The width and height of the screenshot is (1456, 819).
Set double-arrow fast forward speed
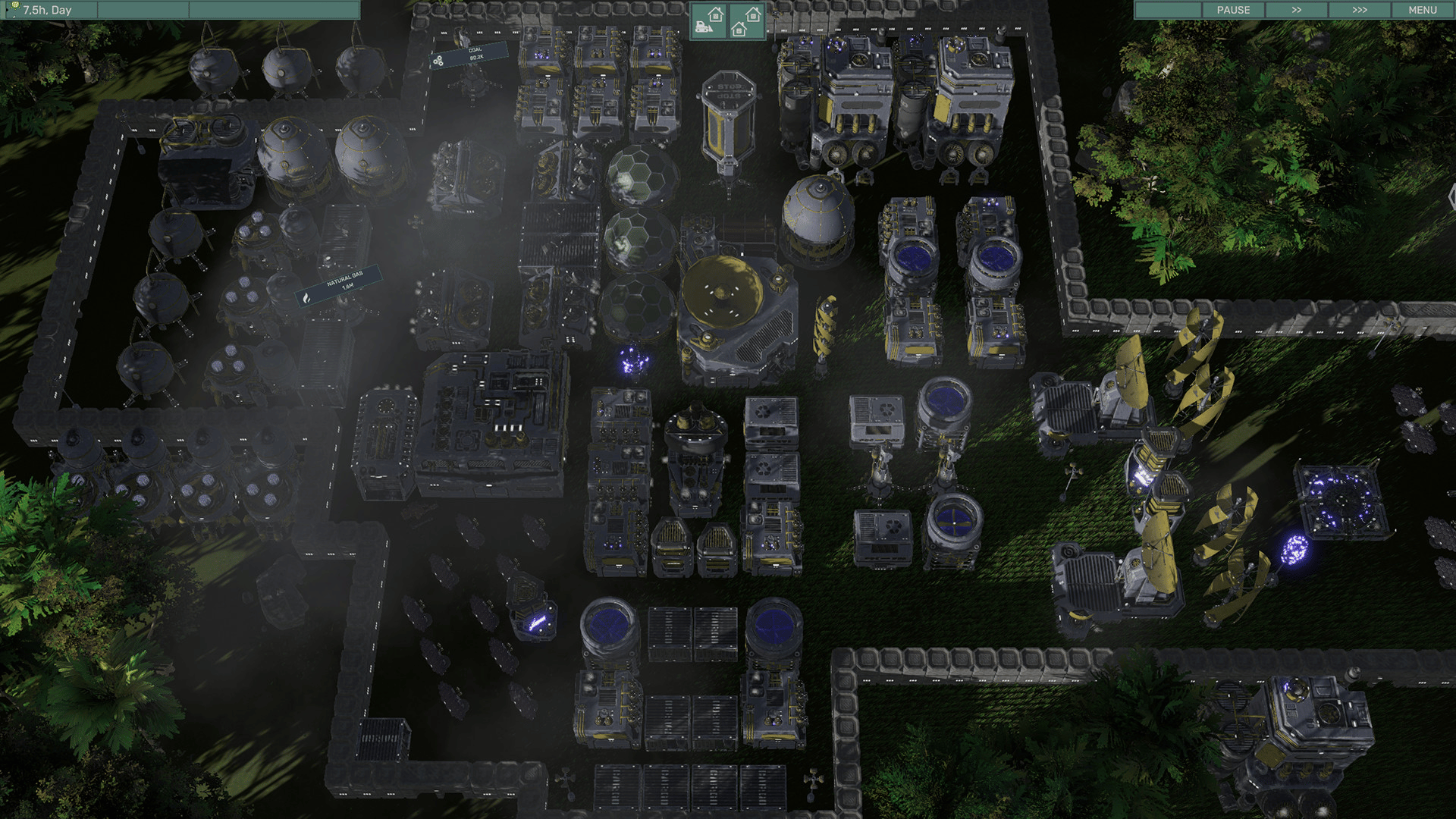[x=1296, y=10]
